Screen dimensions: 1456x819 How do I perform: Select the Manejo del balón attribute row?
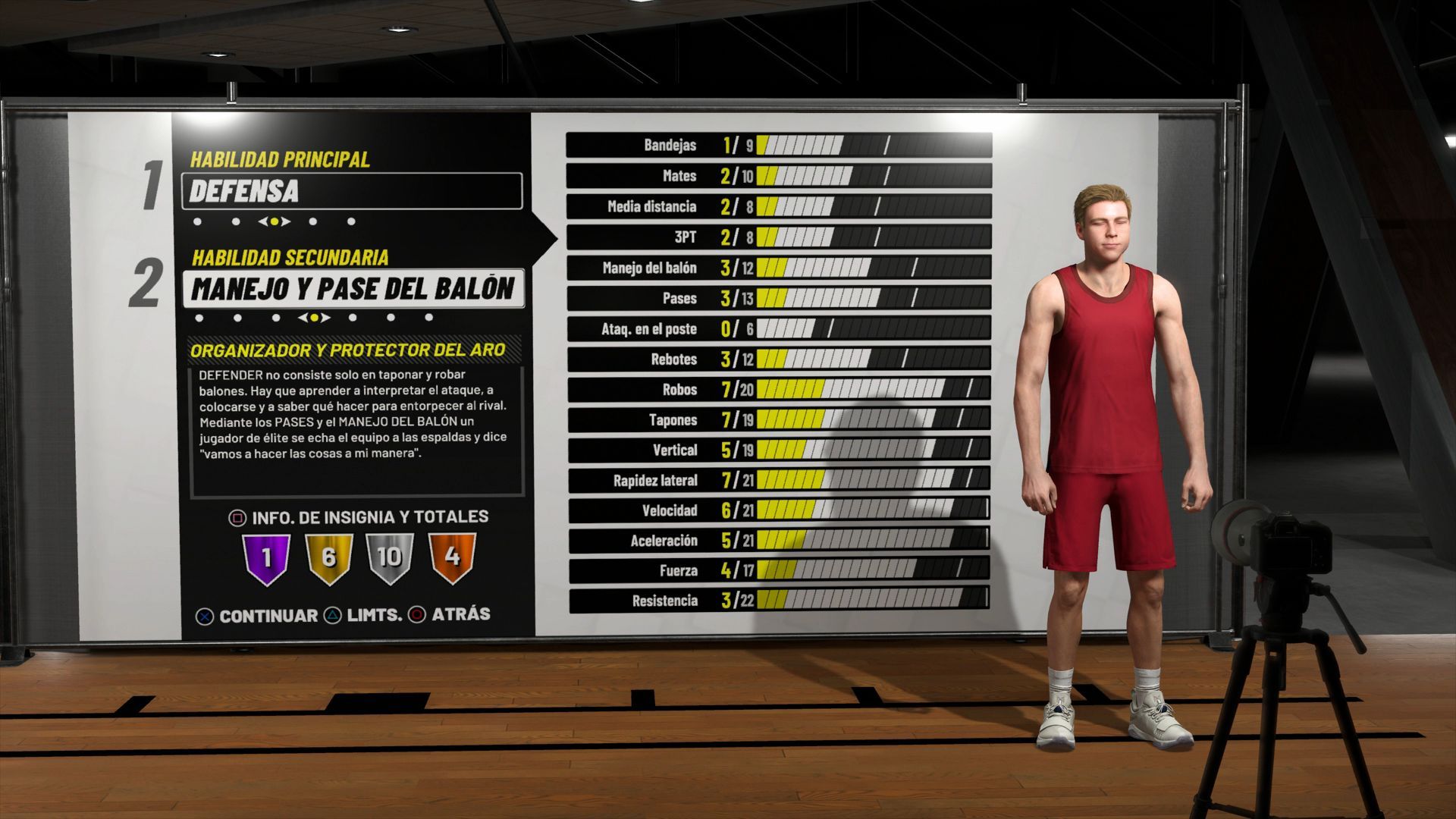779,268
